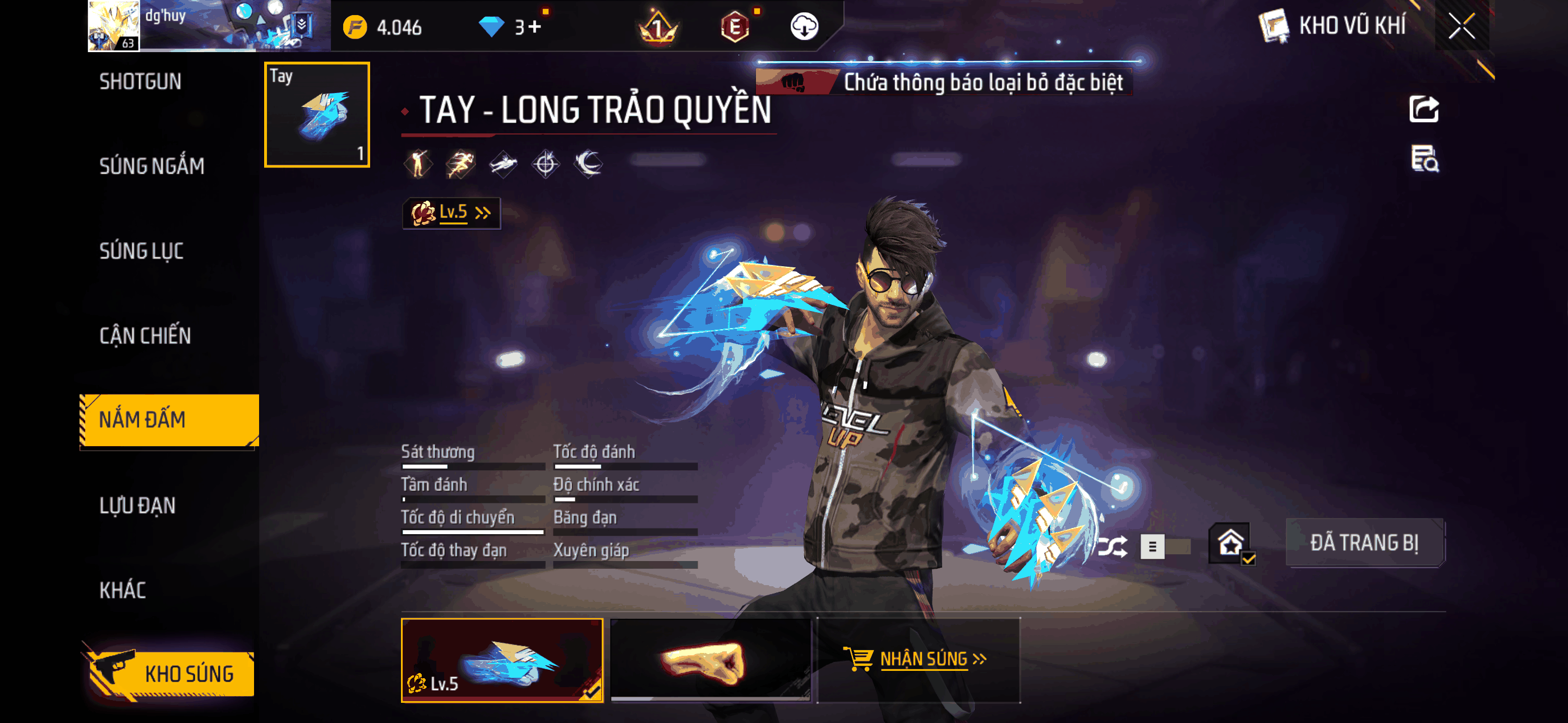The image size is (1568, 723).
Task: Tap the cloud download icon in top bar
Action: (805, 27)
